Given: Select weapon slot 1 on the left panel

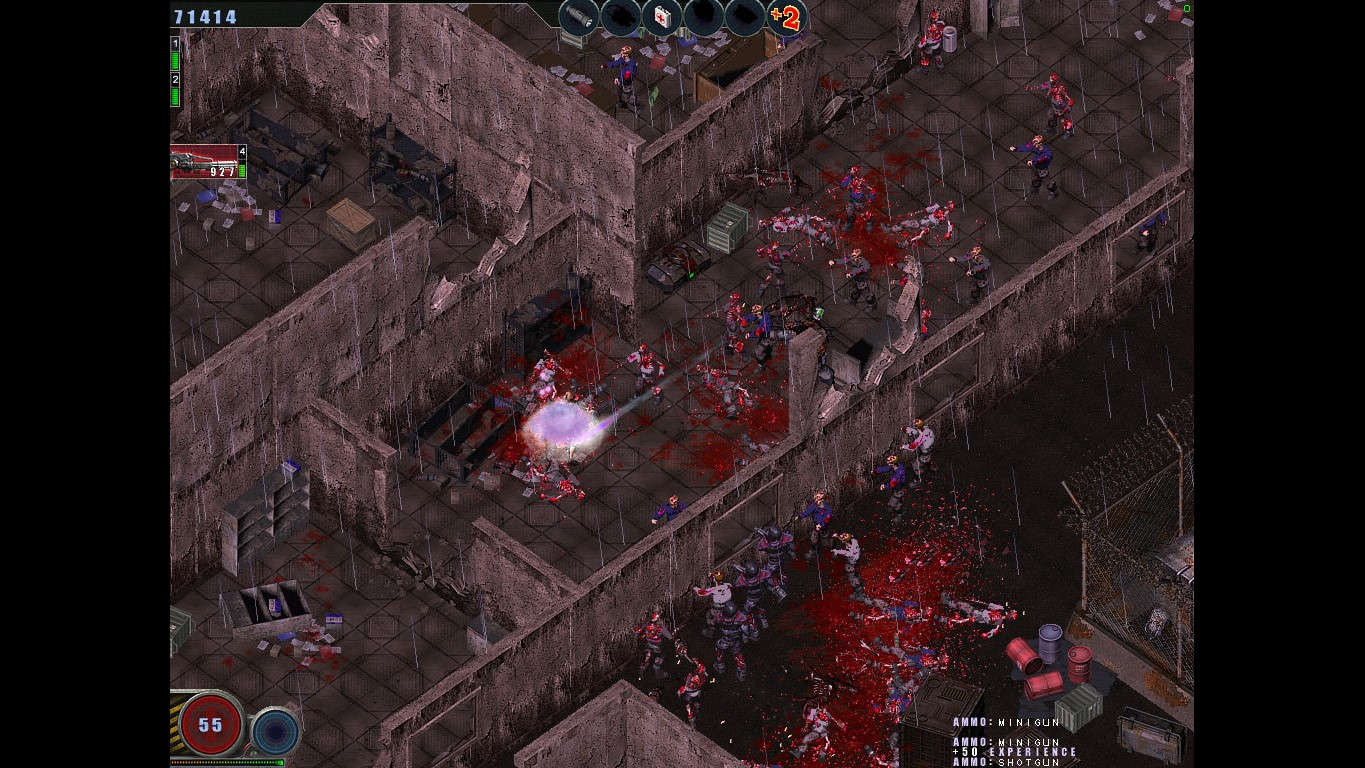Looking at the screenshot, I should 175,44.
